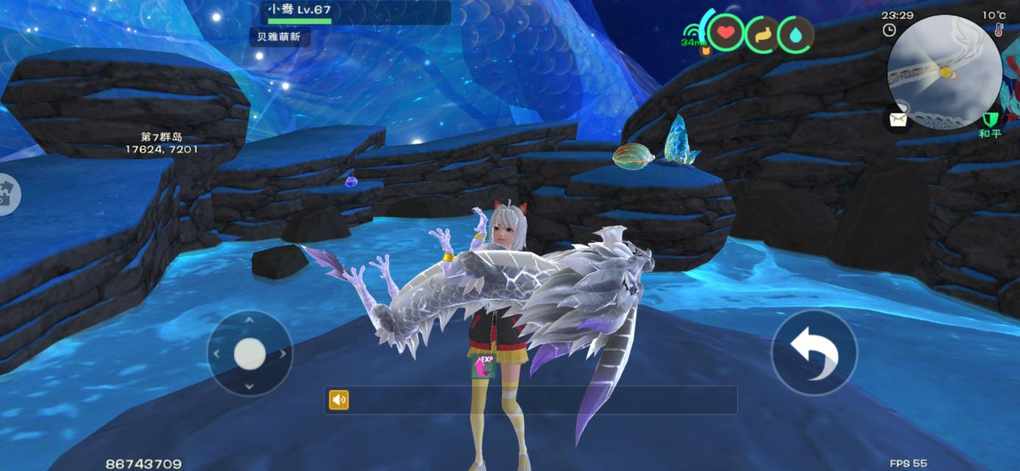Select the yellow stamina arrow icon
Viewport: 1020px width, 471px height.
(762, 35)
